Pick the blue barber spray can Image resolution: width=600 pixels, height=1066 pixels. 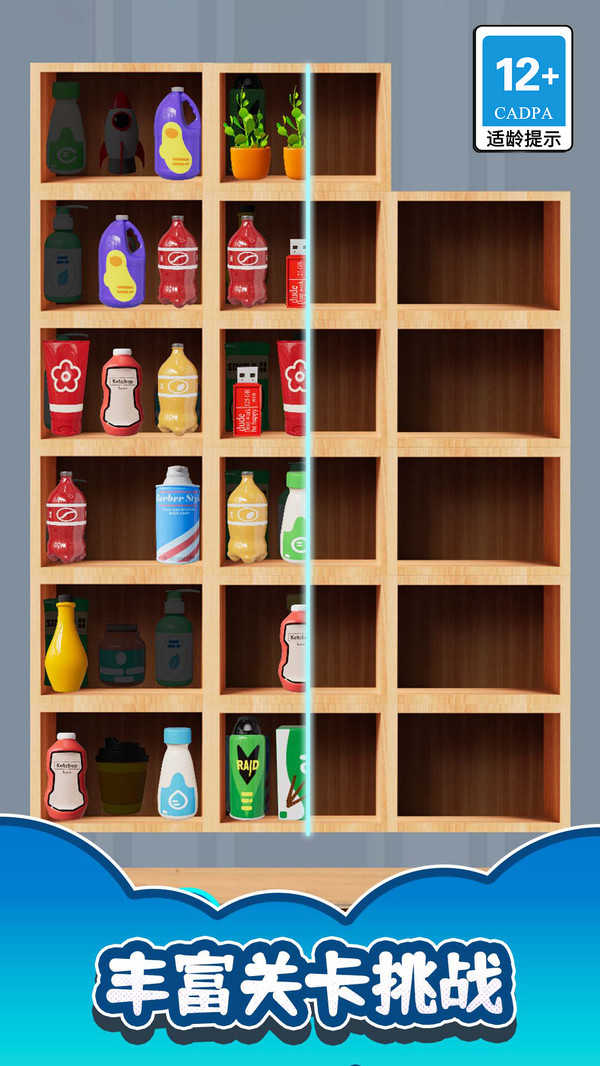point(178,514)
